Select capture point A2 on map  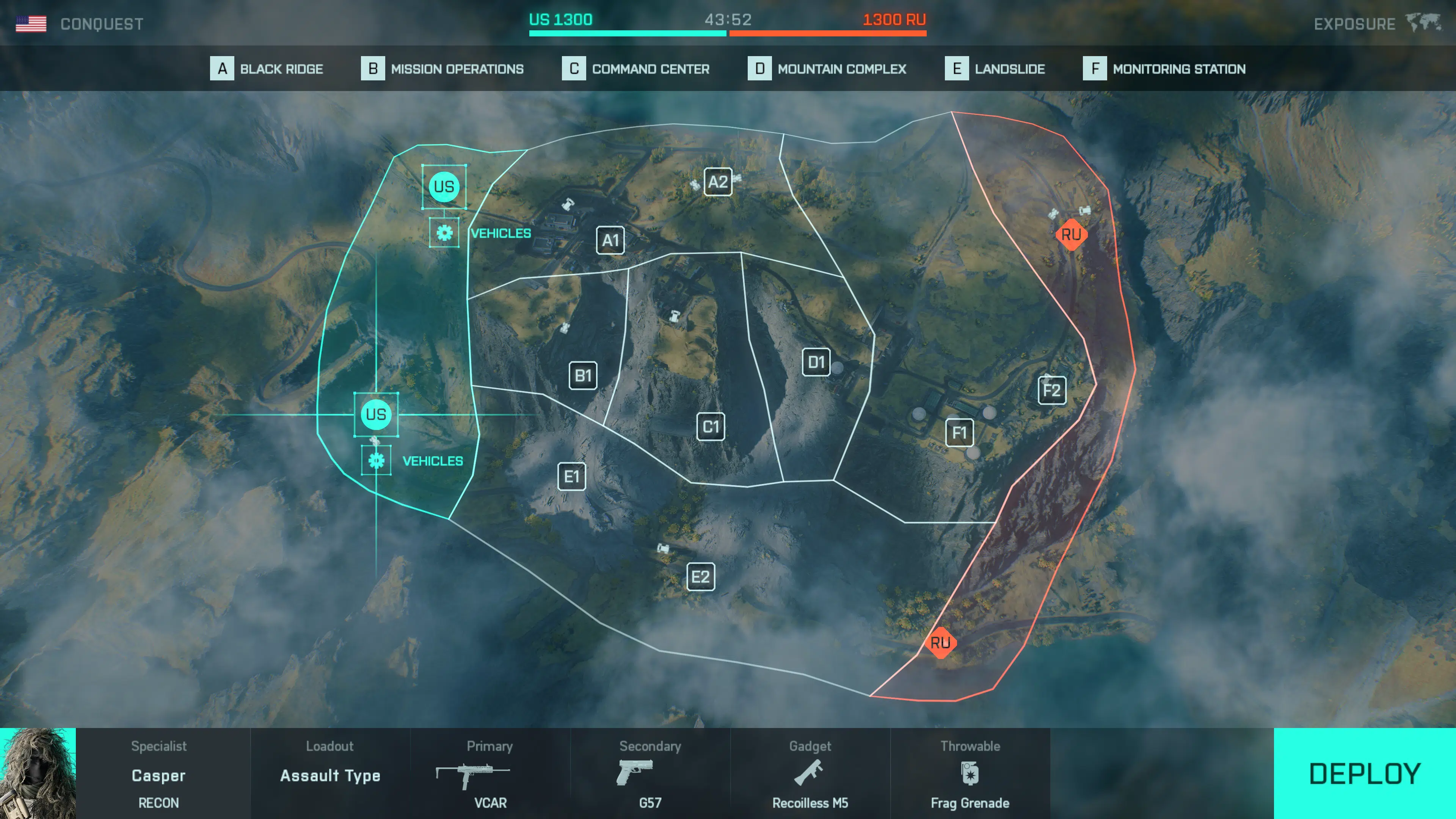(x=718, y=182)
